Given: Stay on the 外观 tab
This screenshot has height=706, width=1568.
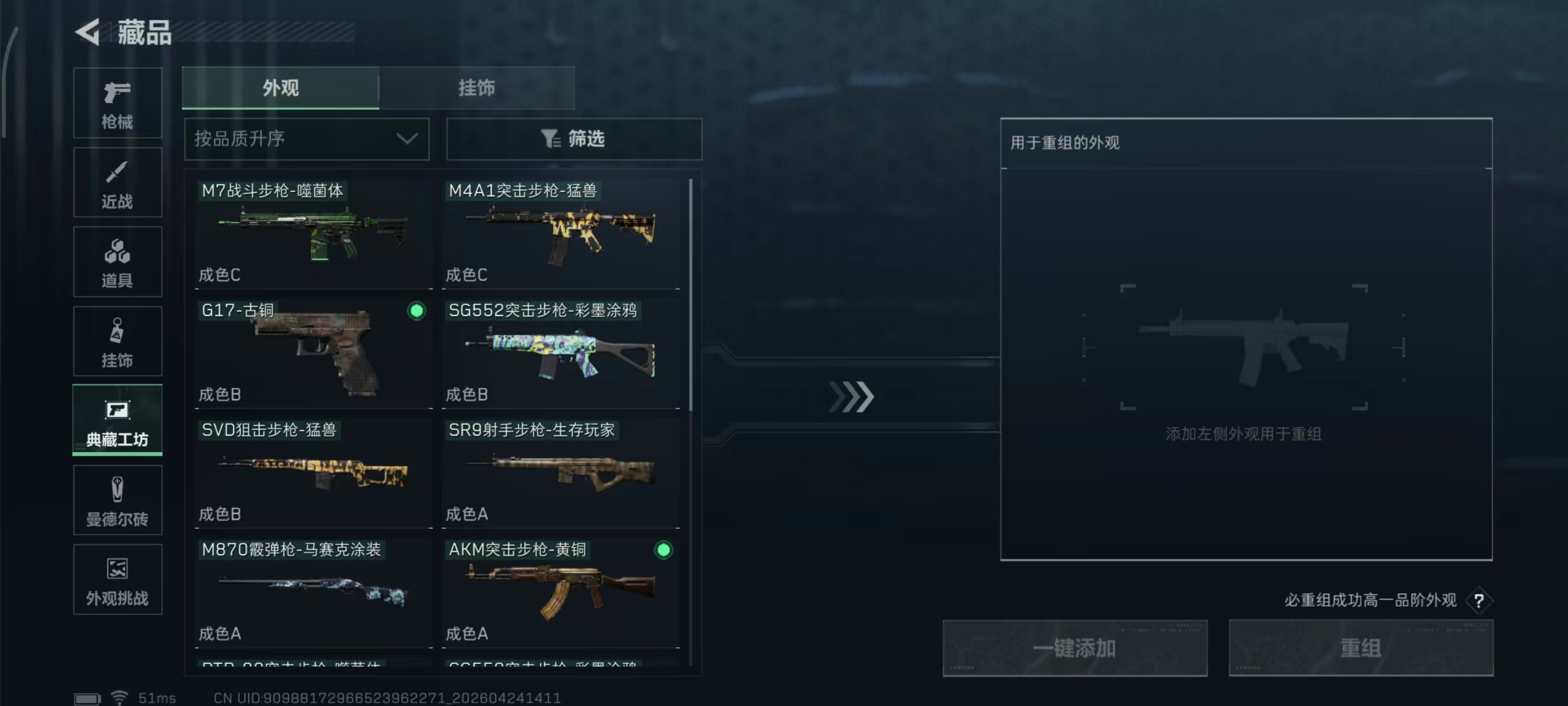Looking at the screenshot, I should pos(281,88).
